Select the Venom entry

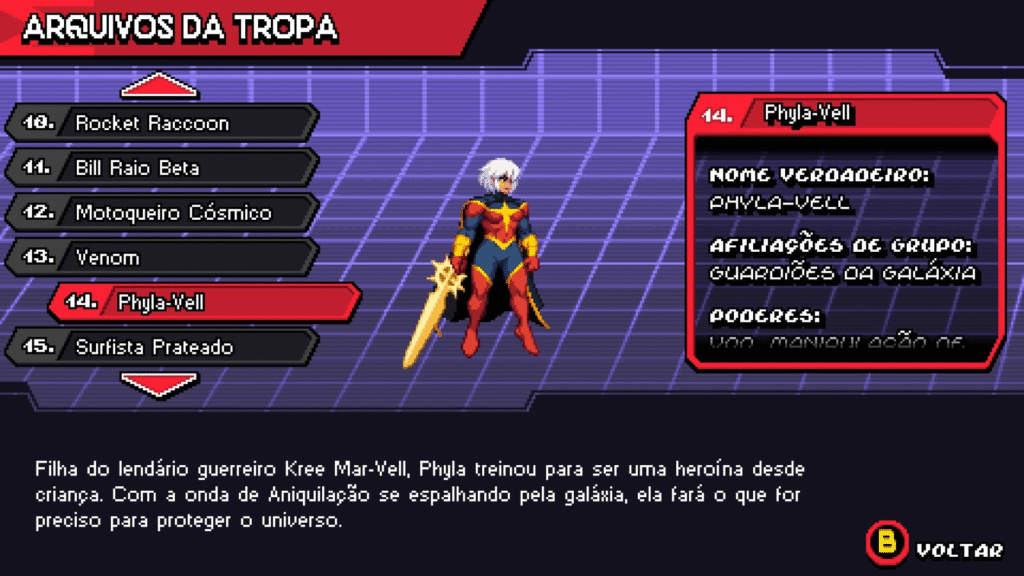pos(160,257)
